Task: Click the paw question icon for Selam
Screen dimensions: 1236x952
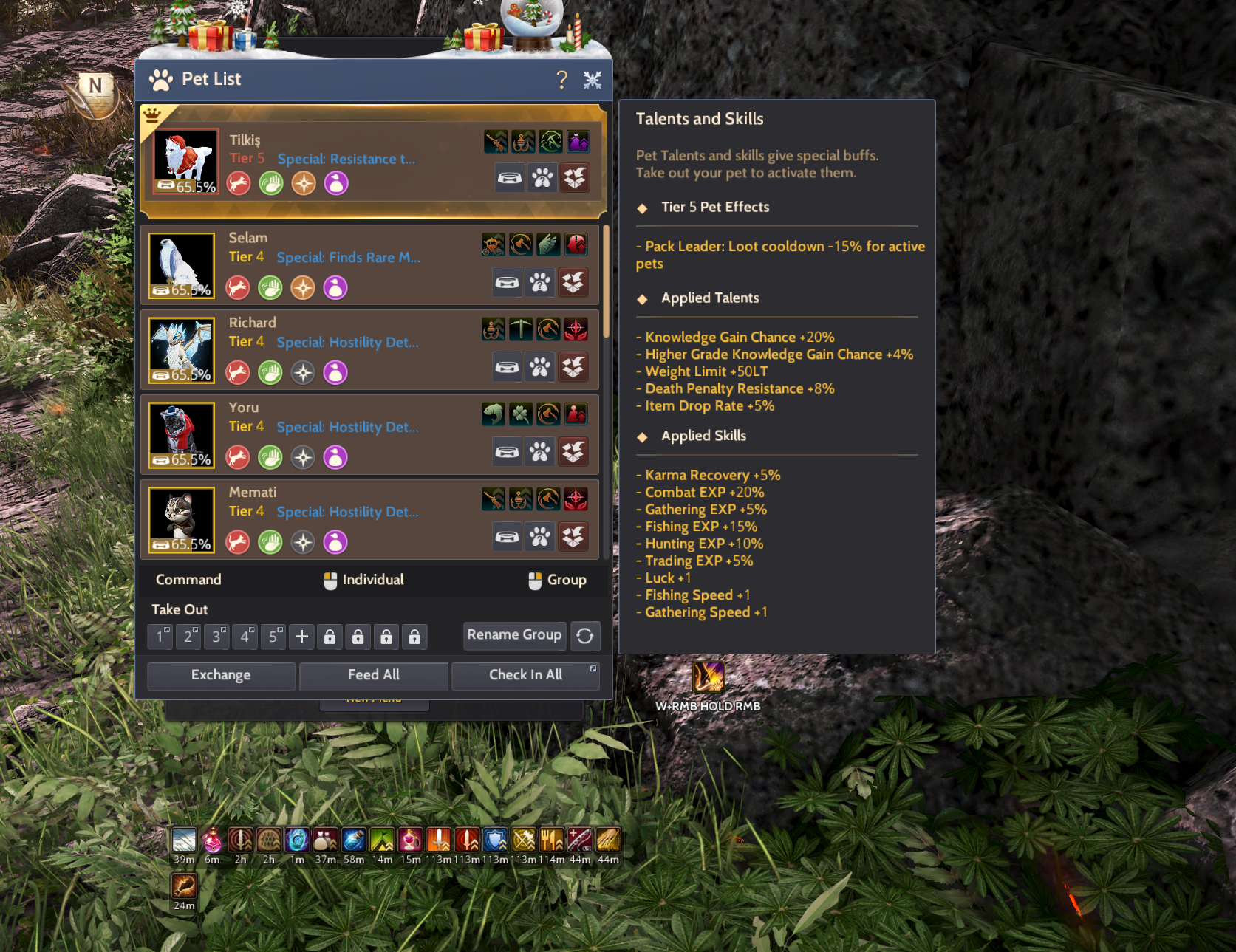Action: pos(540,282)
